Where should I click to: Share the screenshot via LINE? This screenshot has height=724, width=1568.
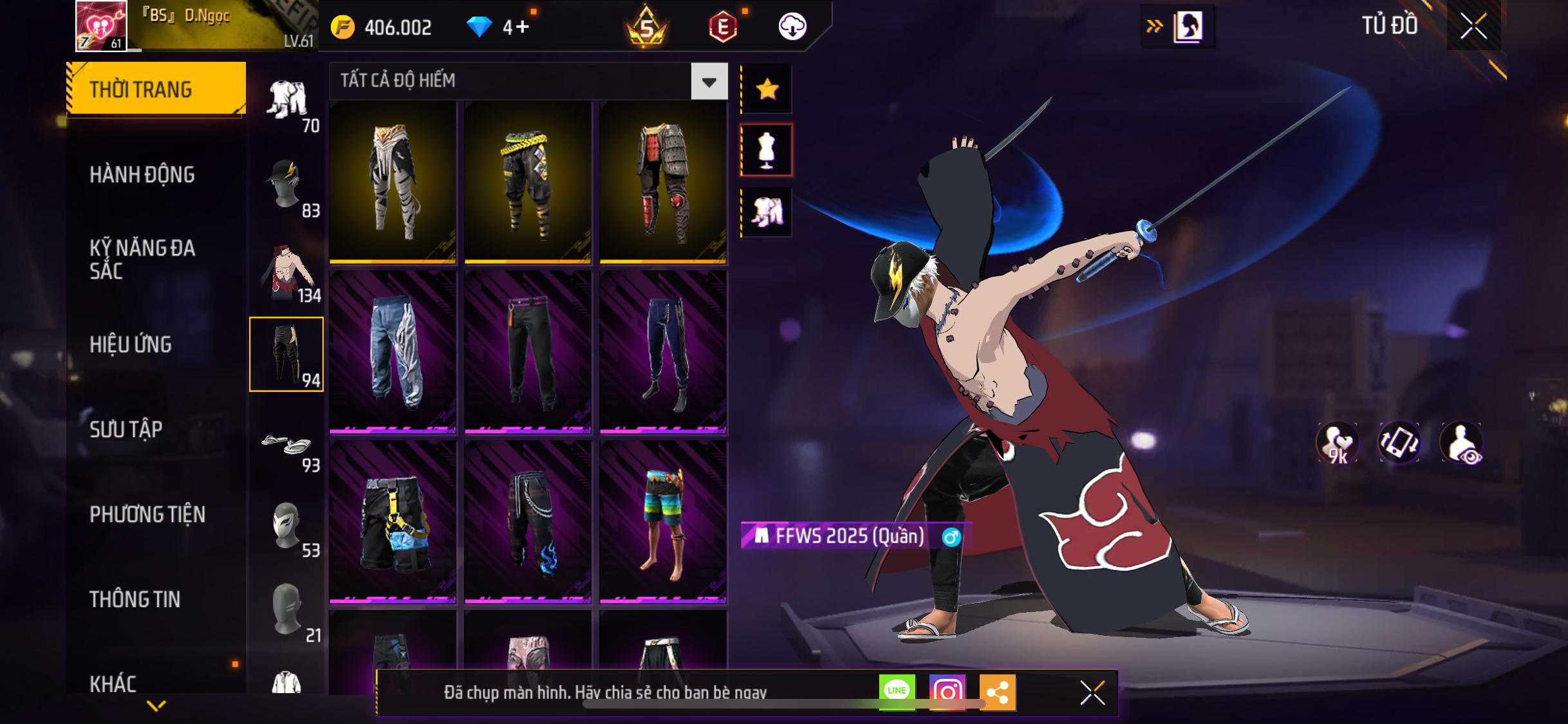click(897, 692)
